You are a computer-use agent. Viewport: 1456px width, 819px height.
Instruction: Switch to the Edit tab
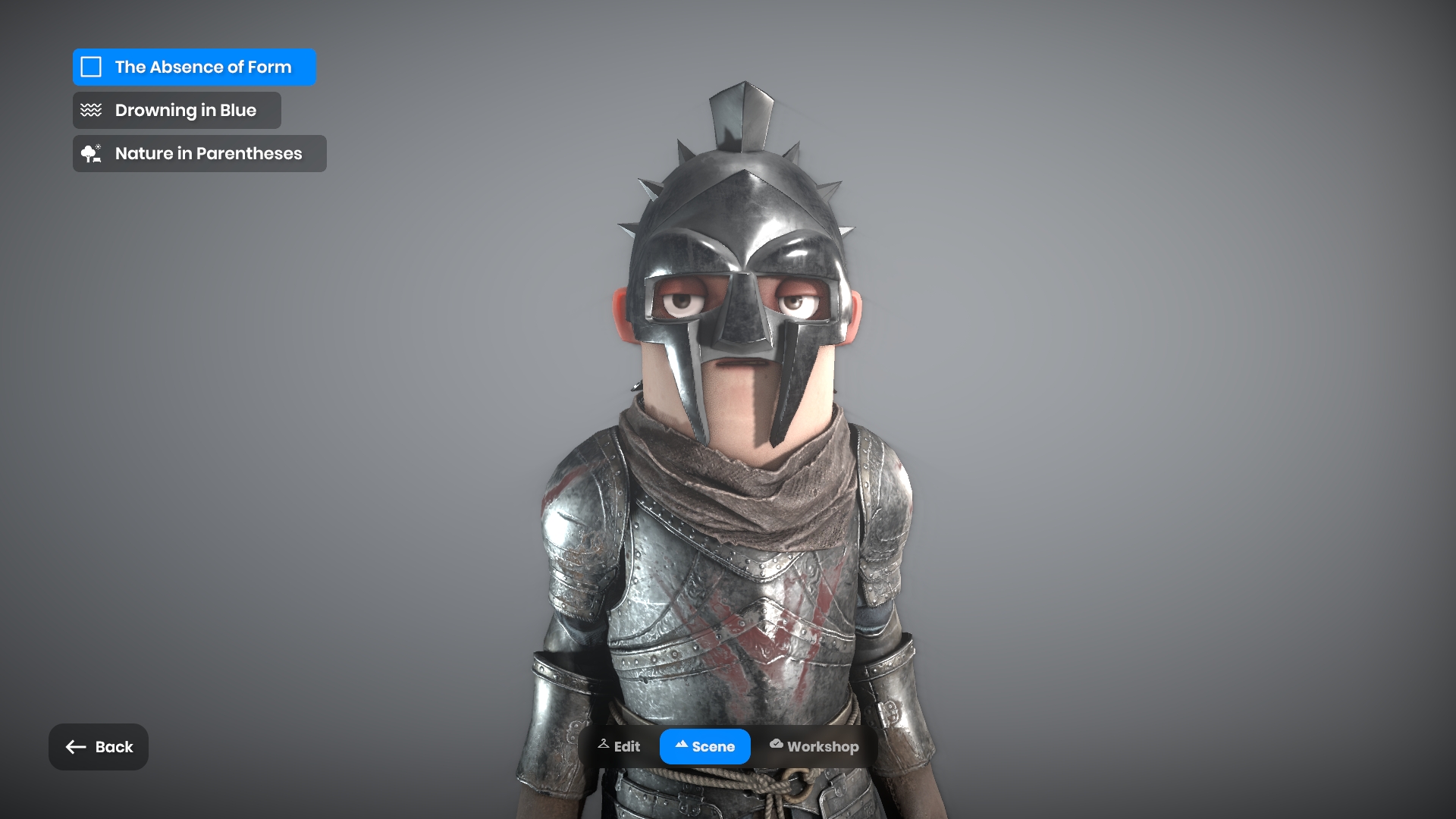619,746
